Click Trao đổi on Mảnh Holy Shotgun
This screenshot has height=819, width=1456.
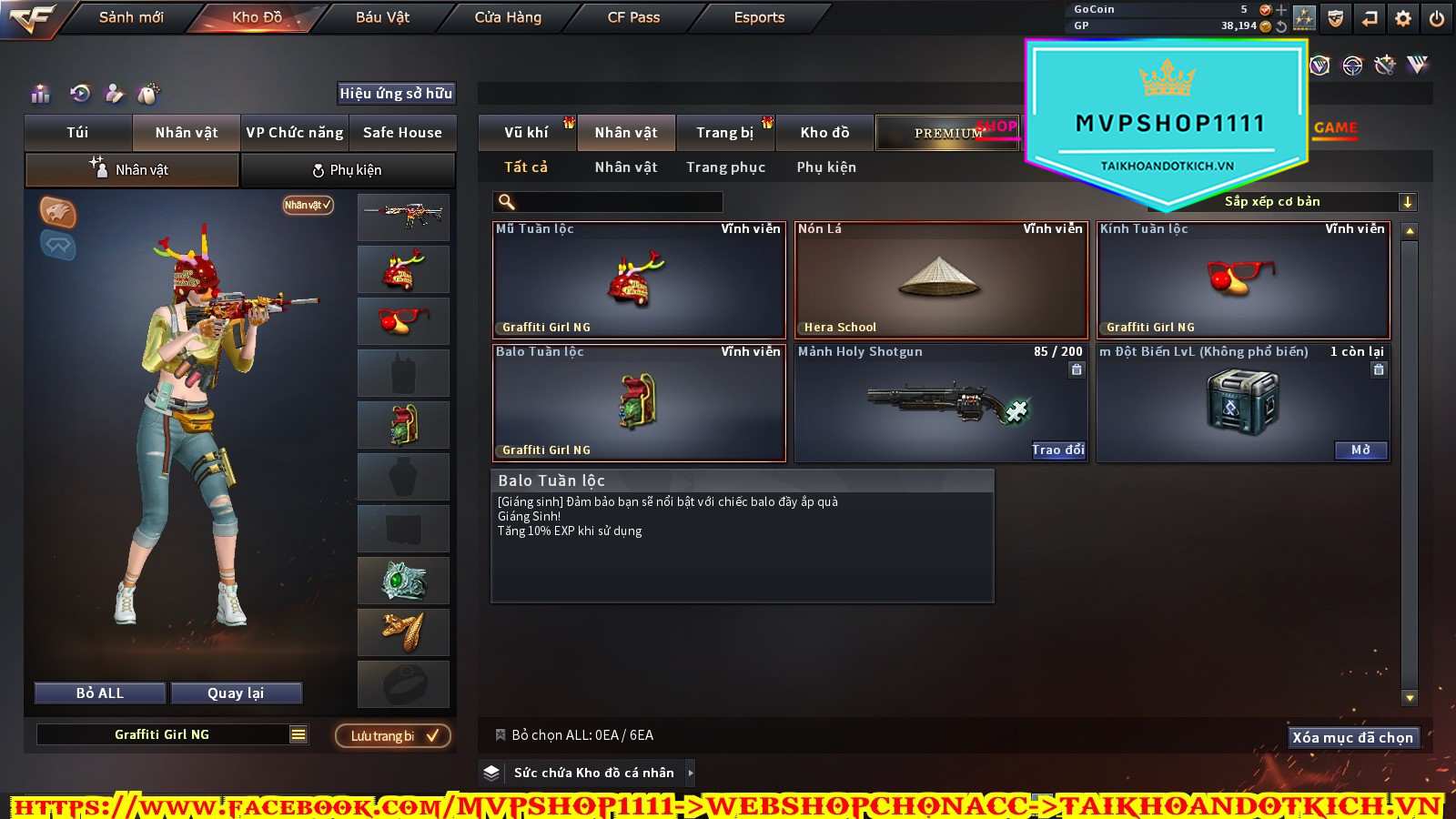1057,450
